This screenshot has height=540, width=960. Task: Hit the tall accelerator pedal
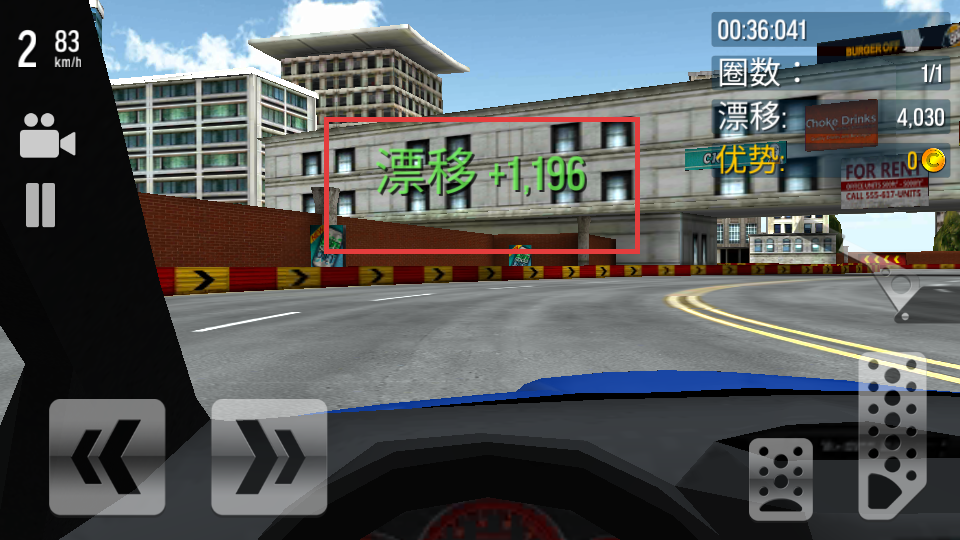892,438
